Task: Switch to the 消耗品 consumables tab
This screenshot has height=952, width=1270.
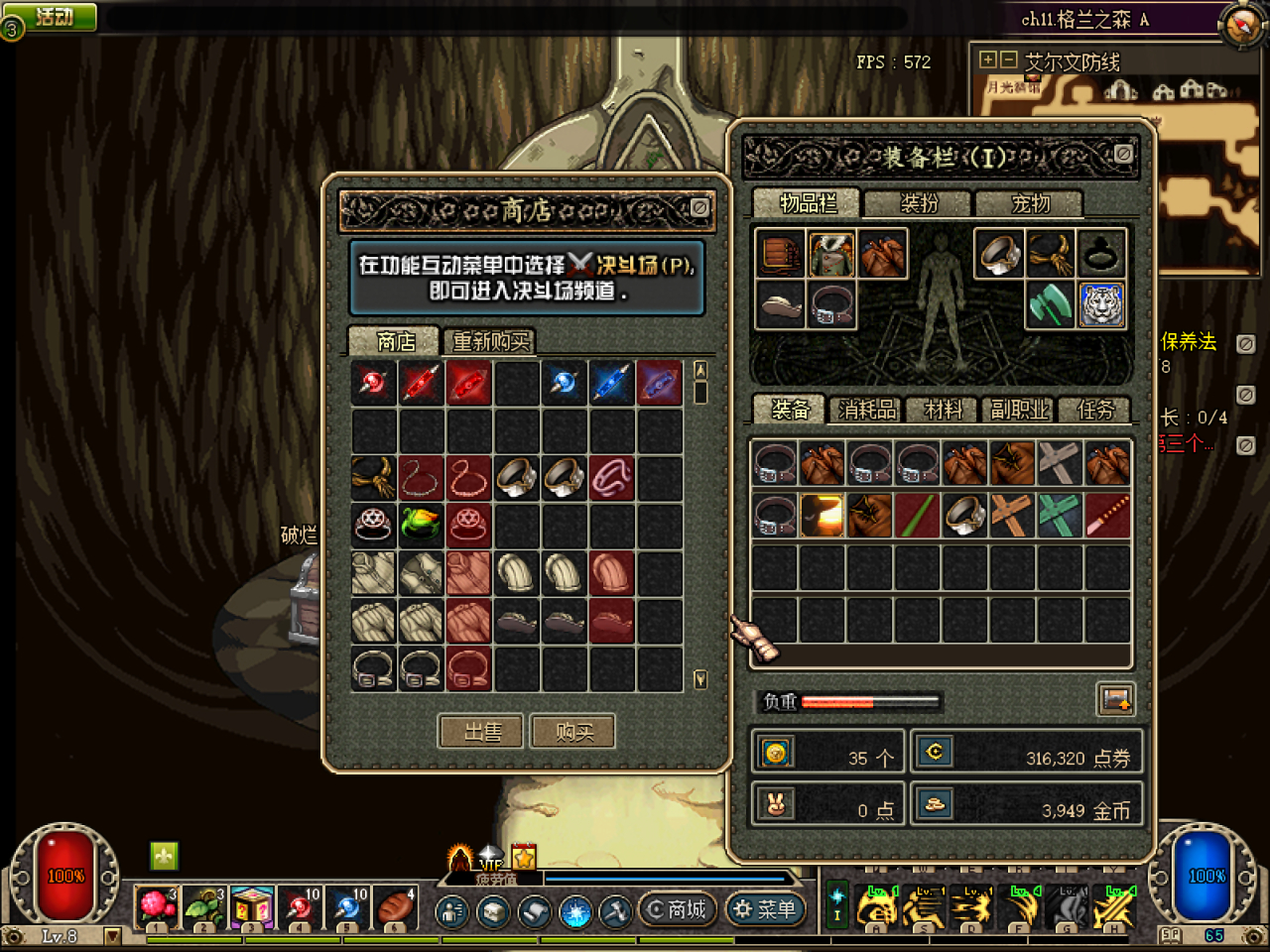Action: click(x=867, y=410)
